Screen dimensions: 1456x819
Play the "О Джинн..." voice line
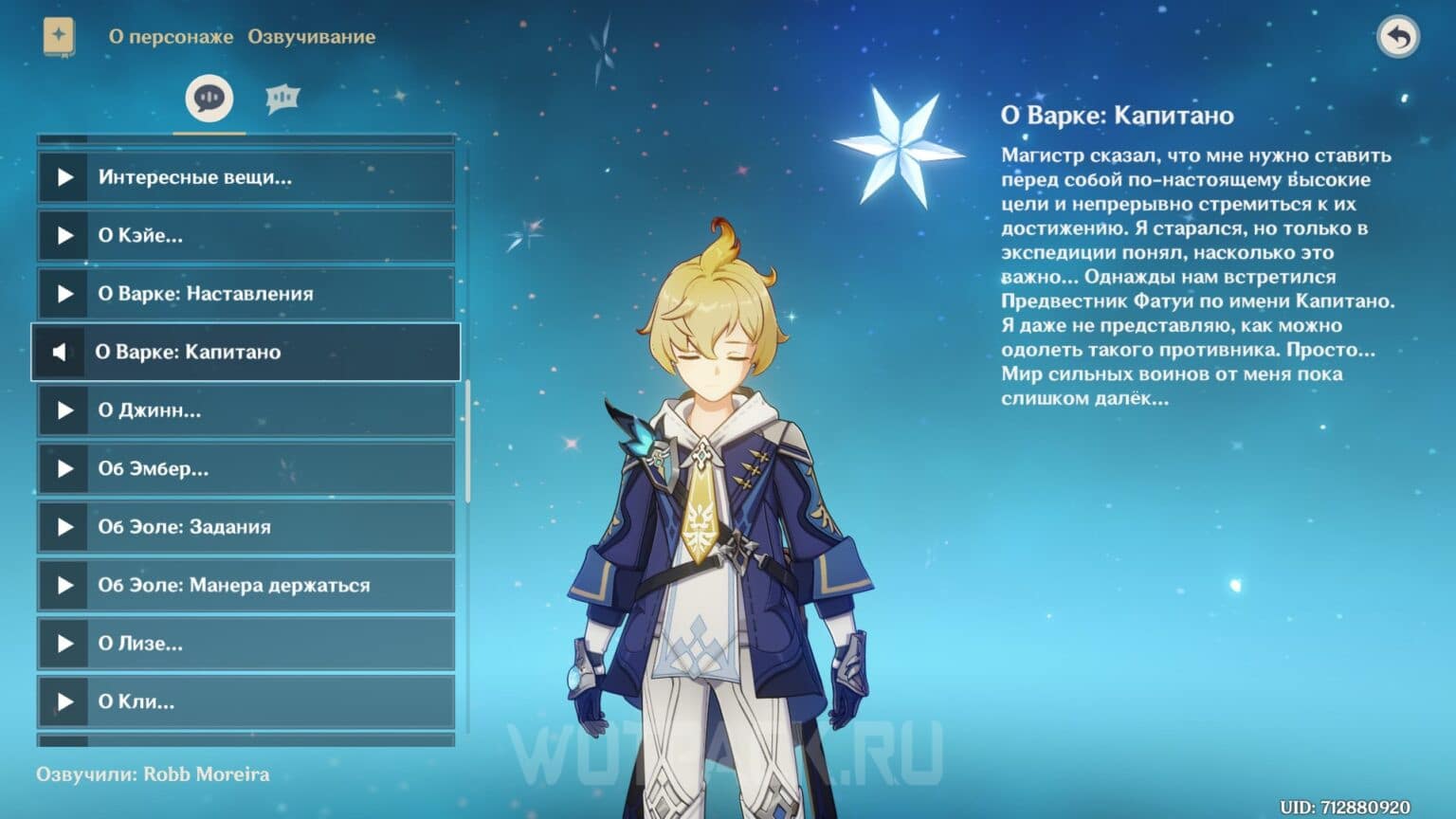click(246, 410)
